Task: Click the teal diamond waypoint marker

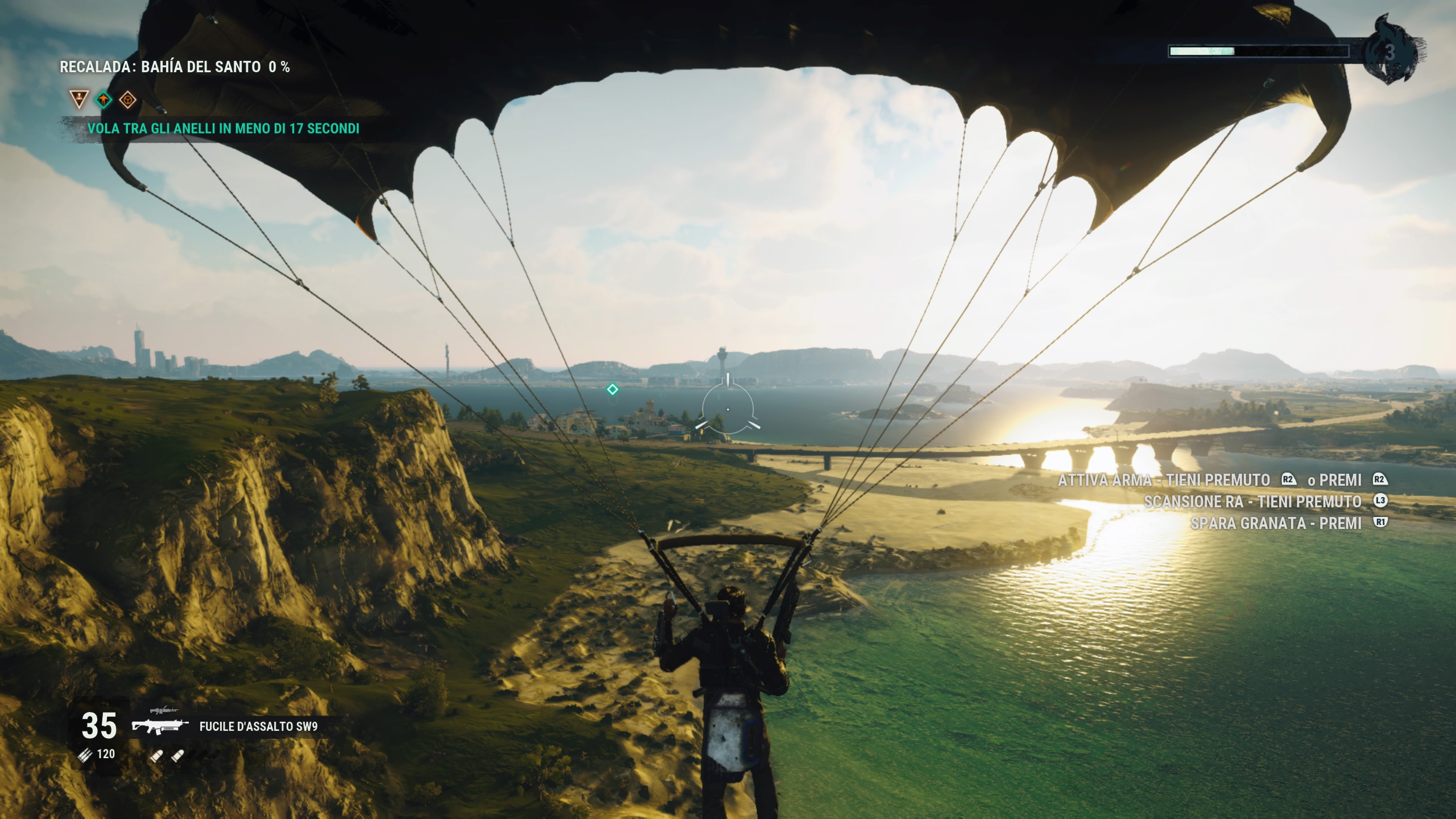Action: pyautogui.click(x=612, y=389)
